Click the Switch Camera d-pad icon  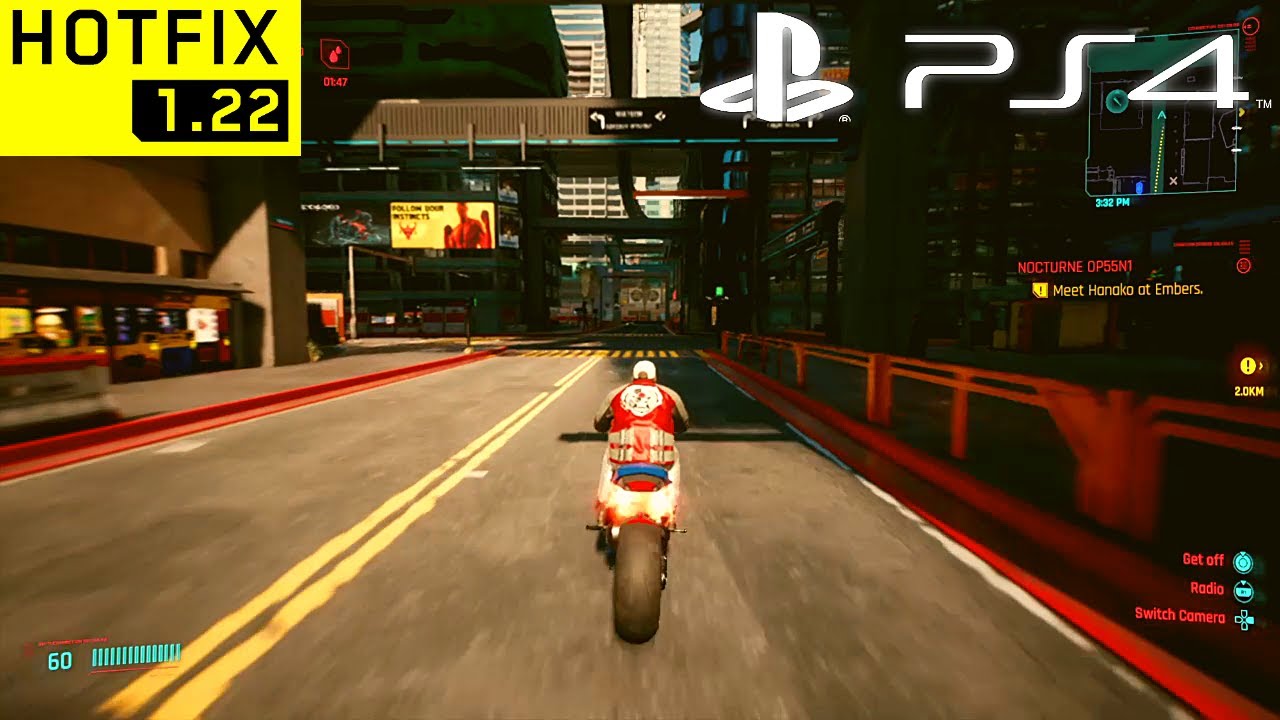(1245, 618)
